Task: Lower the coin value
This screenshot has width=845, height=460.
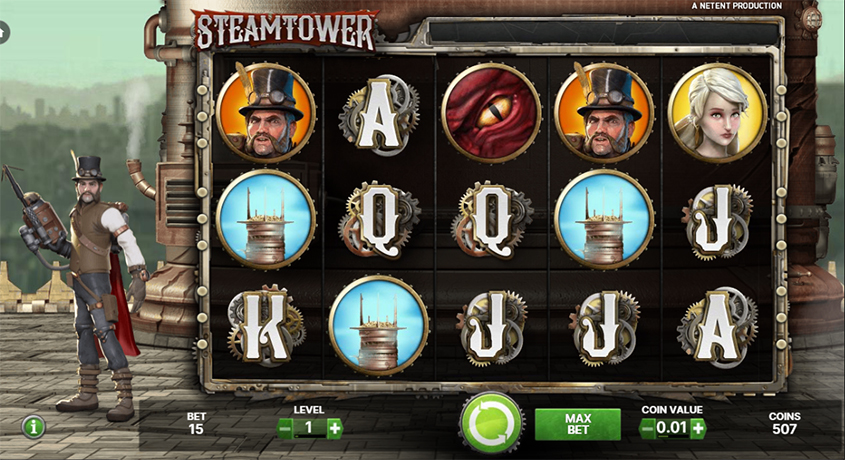Action: (x=648, y=428)
